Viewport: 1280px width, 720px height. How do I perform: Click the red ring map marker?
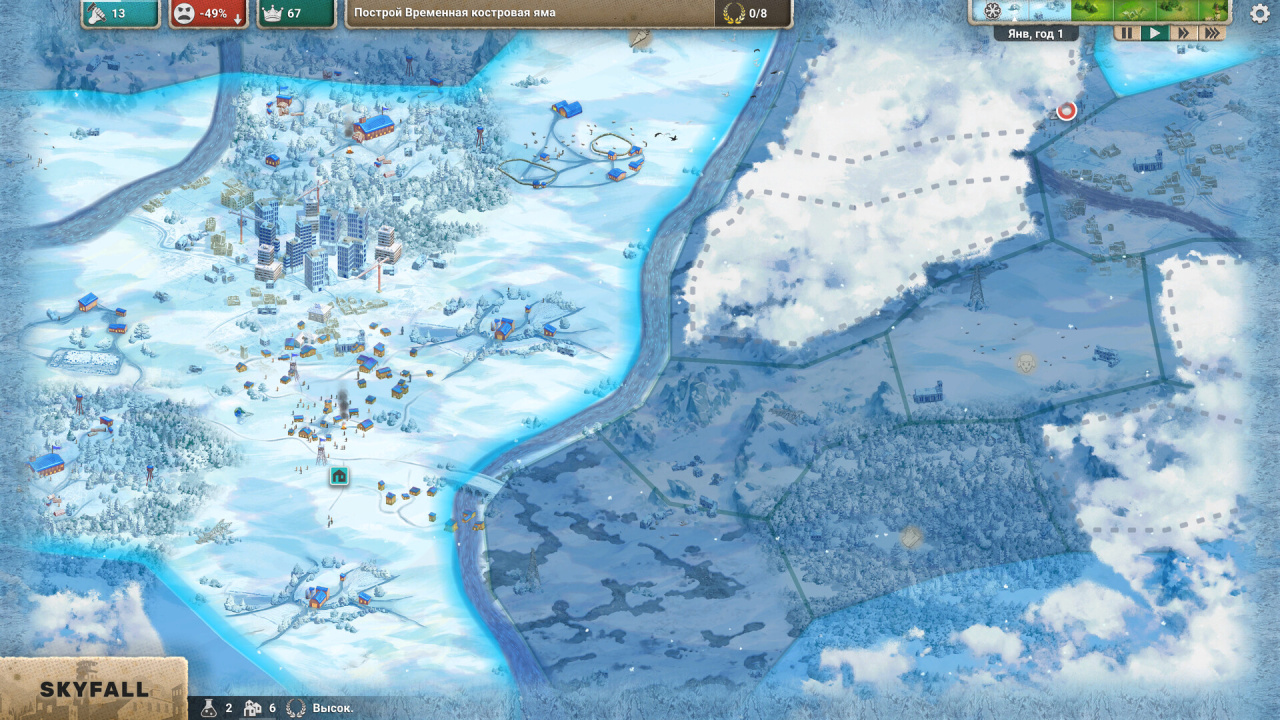pos(1066,111)
